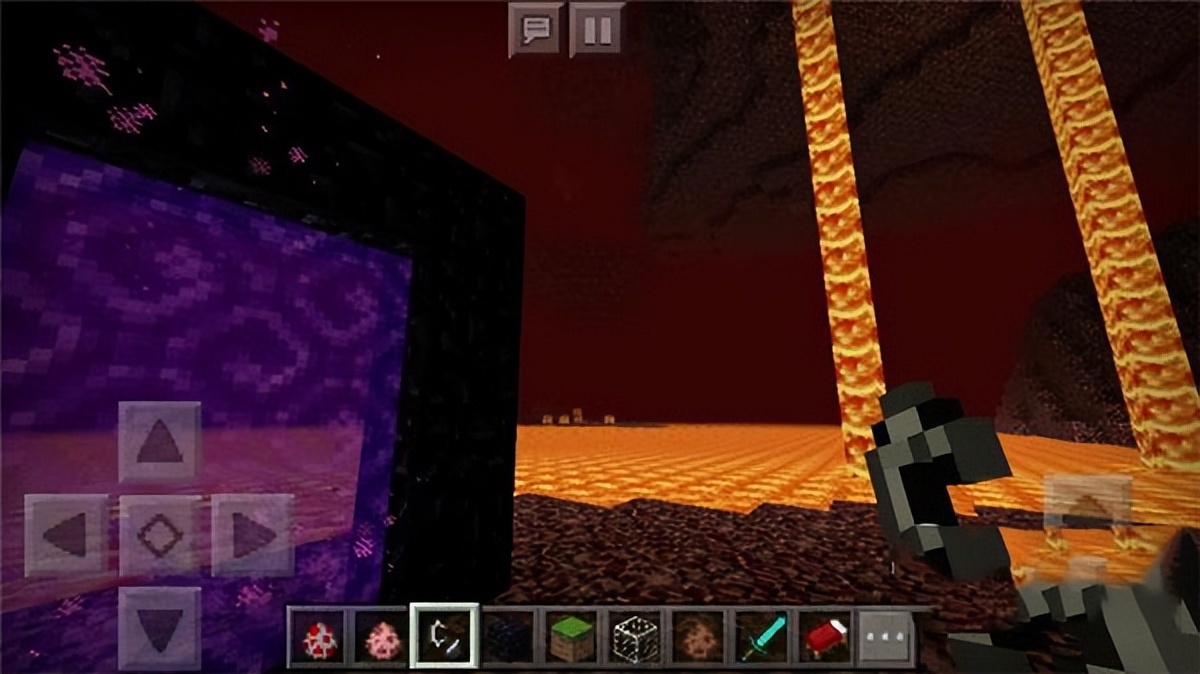Select the obsidian block slot
This screenshot has height=674, width=1200.
(x=508, y=637)
